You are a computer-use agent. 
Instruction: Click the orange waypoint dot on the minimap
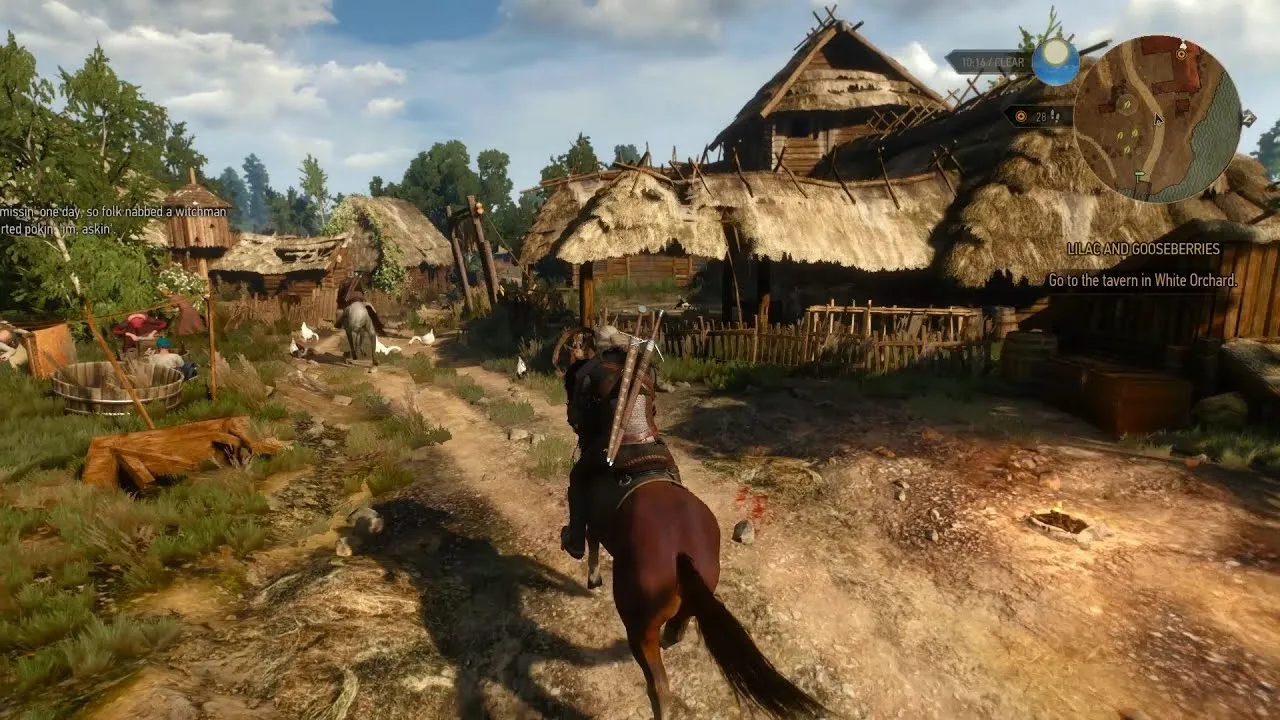[x=1181, y=55]
